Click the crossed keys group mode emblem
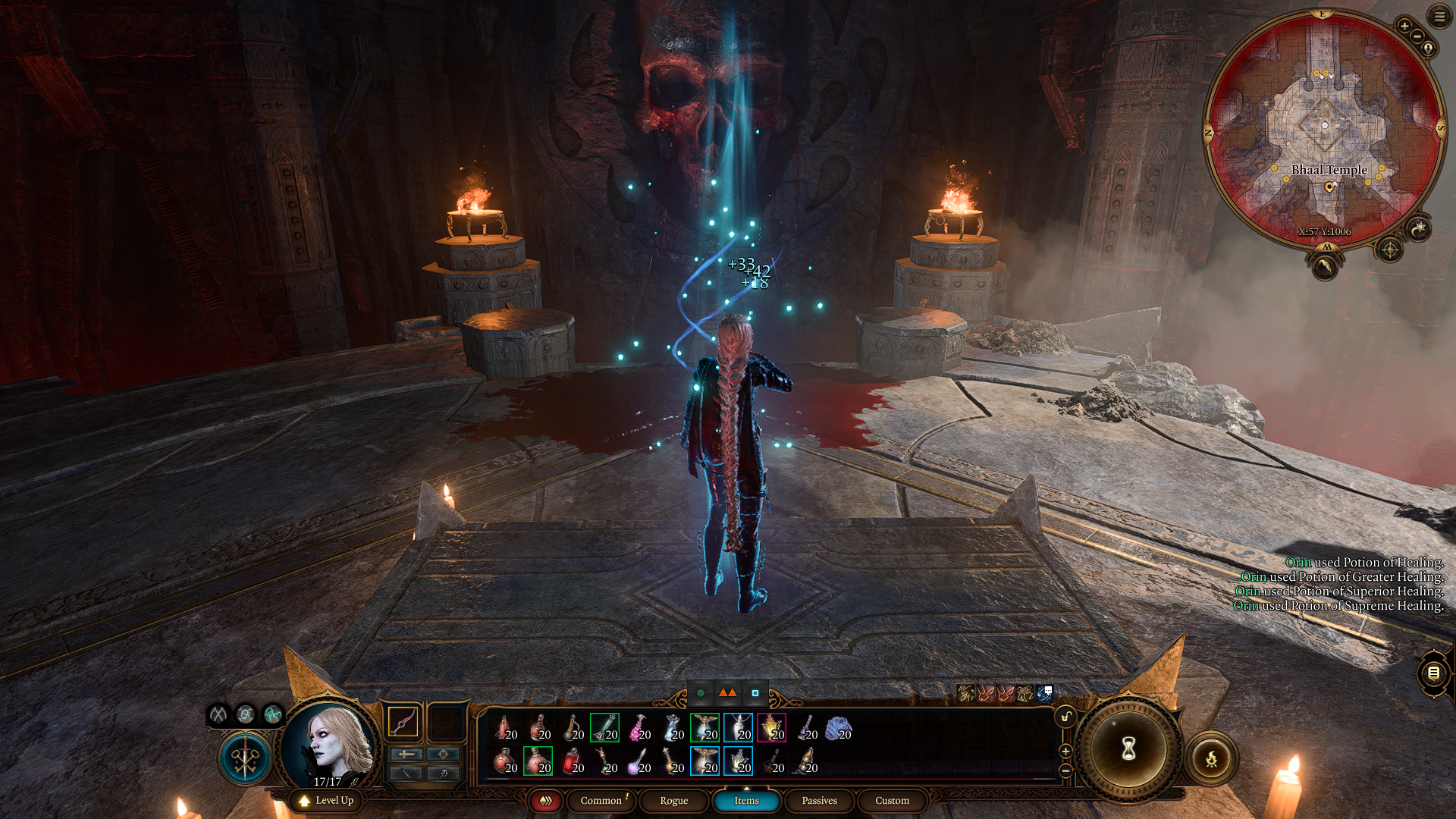Image resolution: width=1456 pixels, height=819 pixels. [x=245, y=758]
